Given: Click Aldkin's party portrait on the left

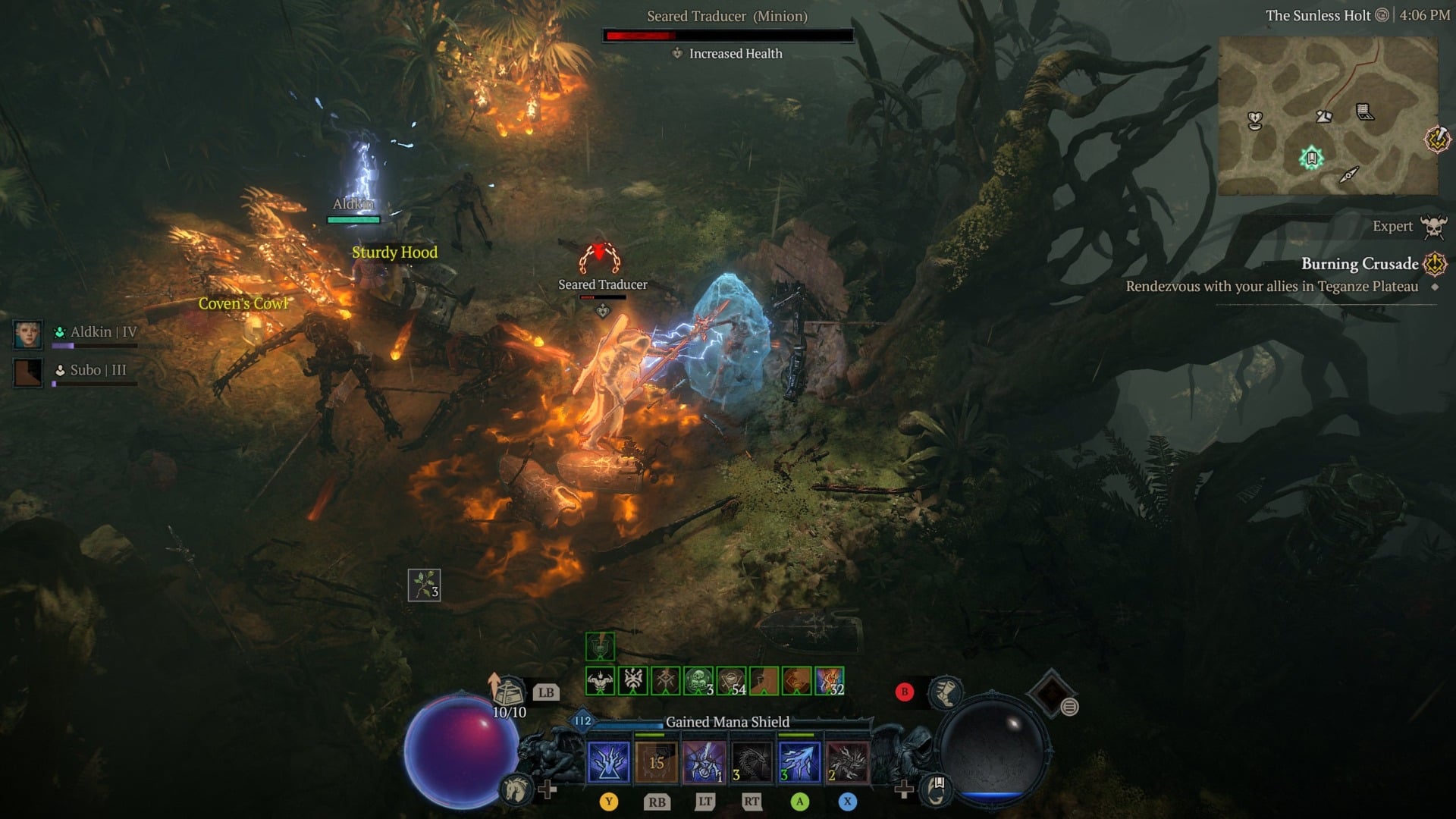Looking at the screenshot, I should pyautogui.click(x=28, y=334).
